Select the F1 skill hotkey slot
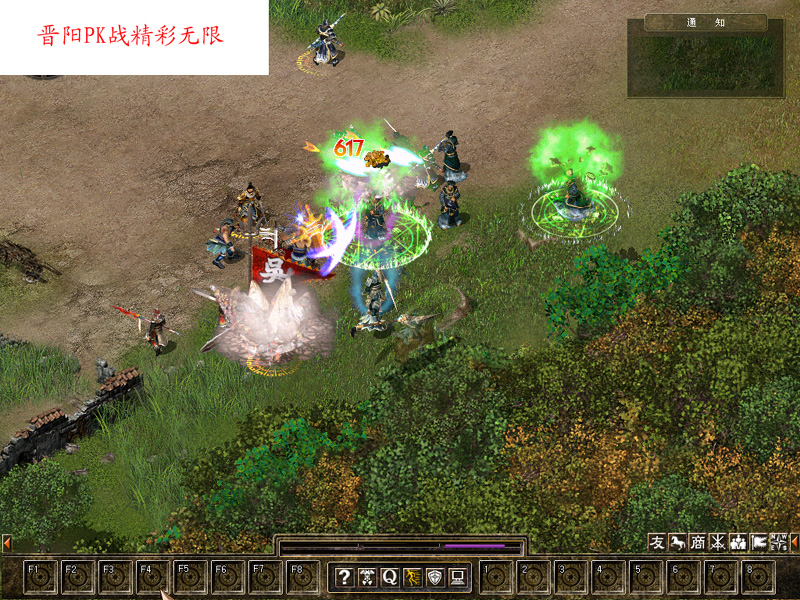Screen dimensions: 800x600 40,578
